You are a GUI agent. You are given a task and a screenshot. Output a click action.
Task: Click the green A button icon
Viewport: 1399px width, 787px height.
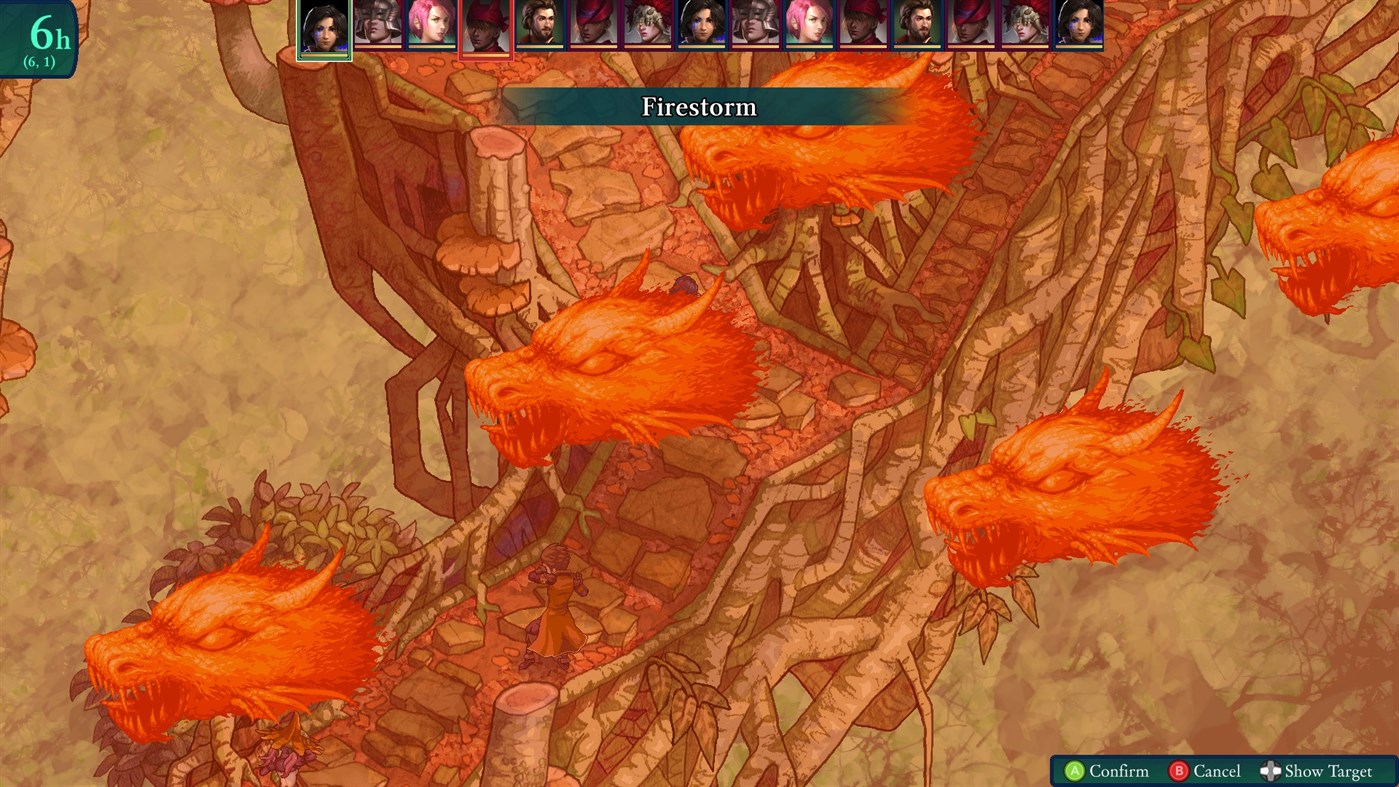click(1073, 771)
